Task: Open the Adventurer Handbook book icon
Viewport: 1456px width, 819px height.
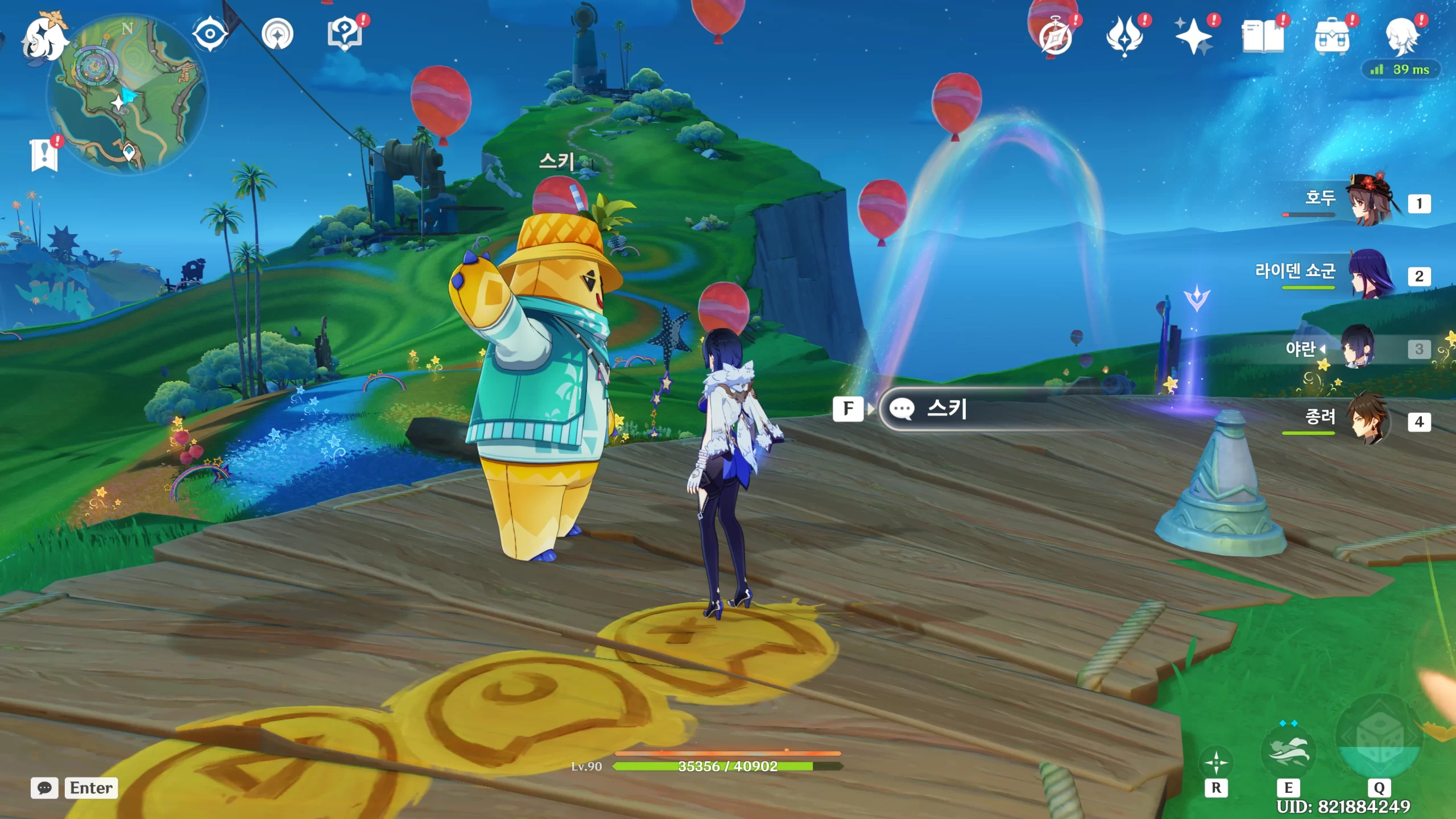Action: click(x=1263, y=36)
